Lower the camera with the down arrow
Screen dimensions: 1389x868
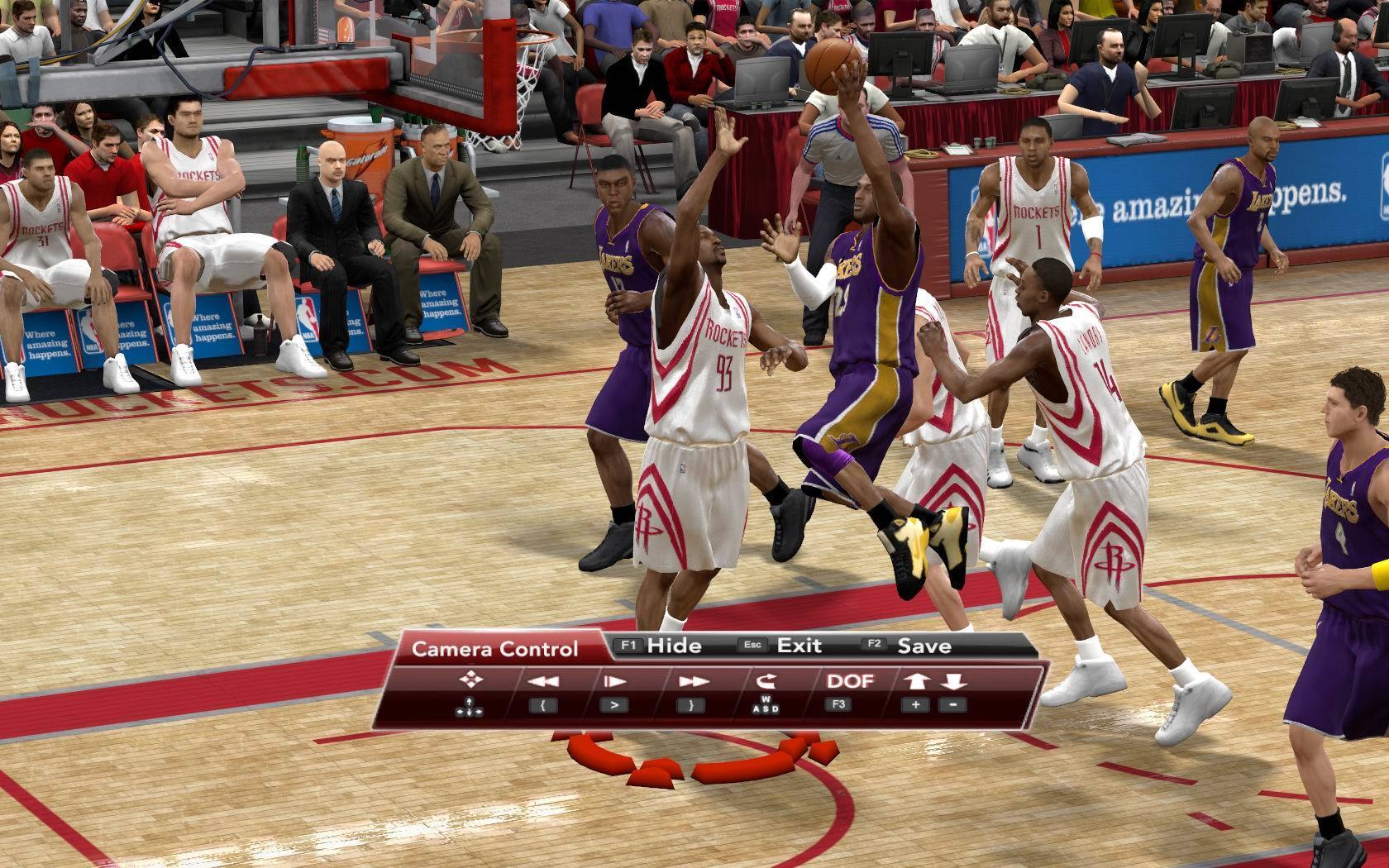point(953,681)
